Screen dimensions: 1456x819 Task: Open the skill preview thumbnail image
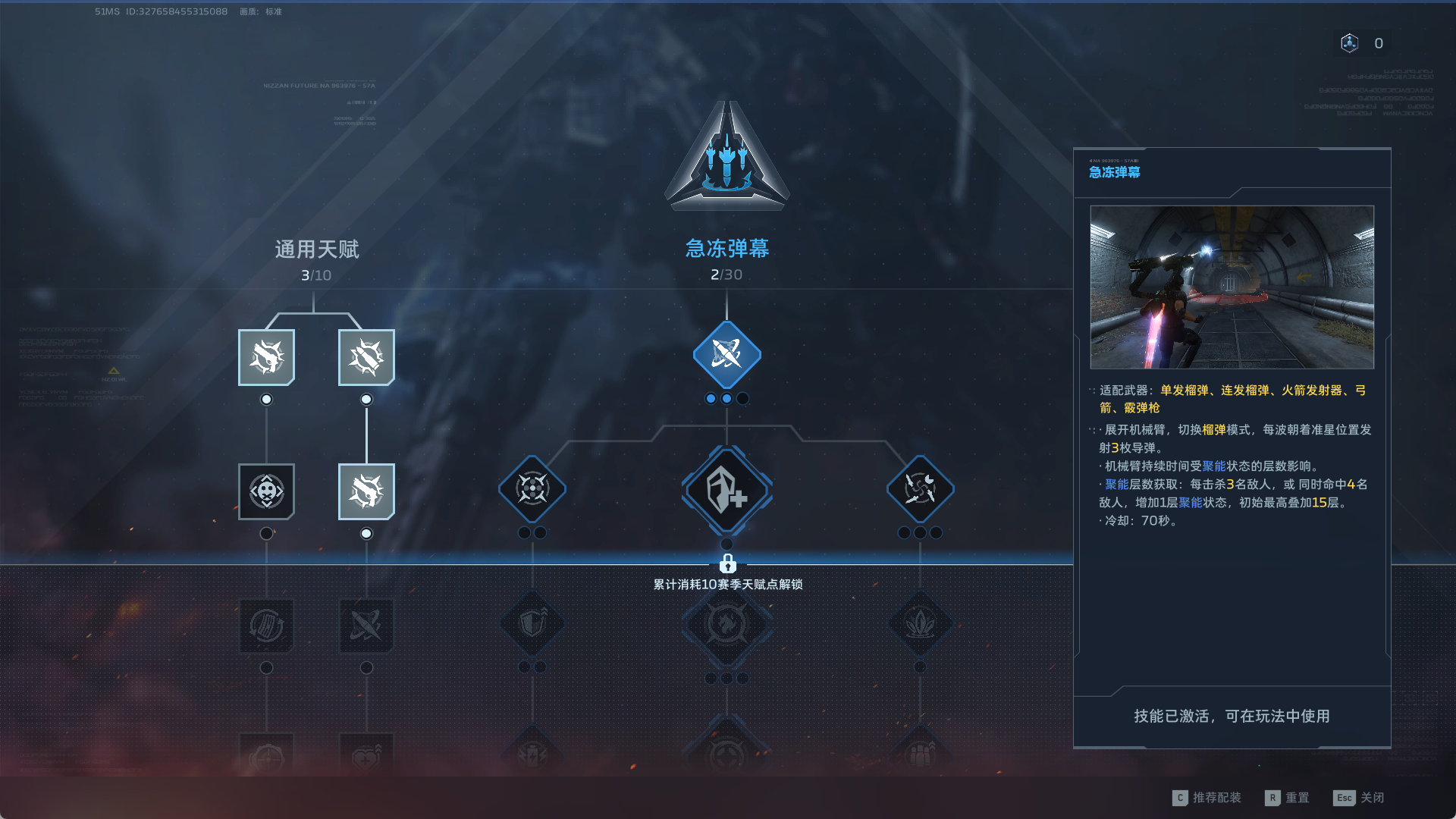[1232, 287]
